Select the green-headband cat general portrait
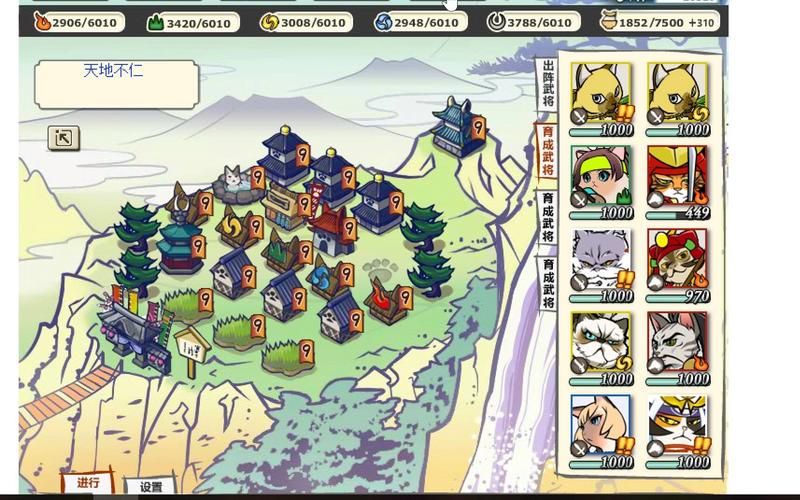 [601, 177]
